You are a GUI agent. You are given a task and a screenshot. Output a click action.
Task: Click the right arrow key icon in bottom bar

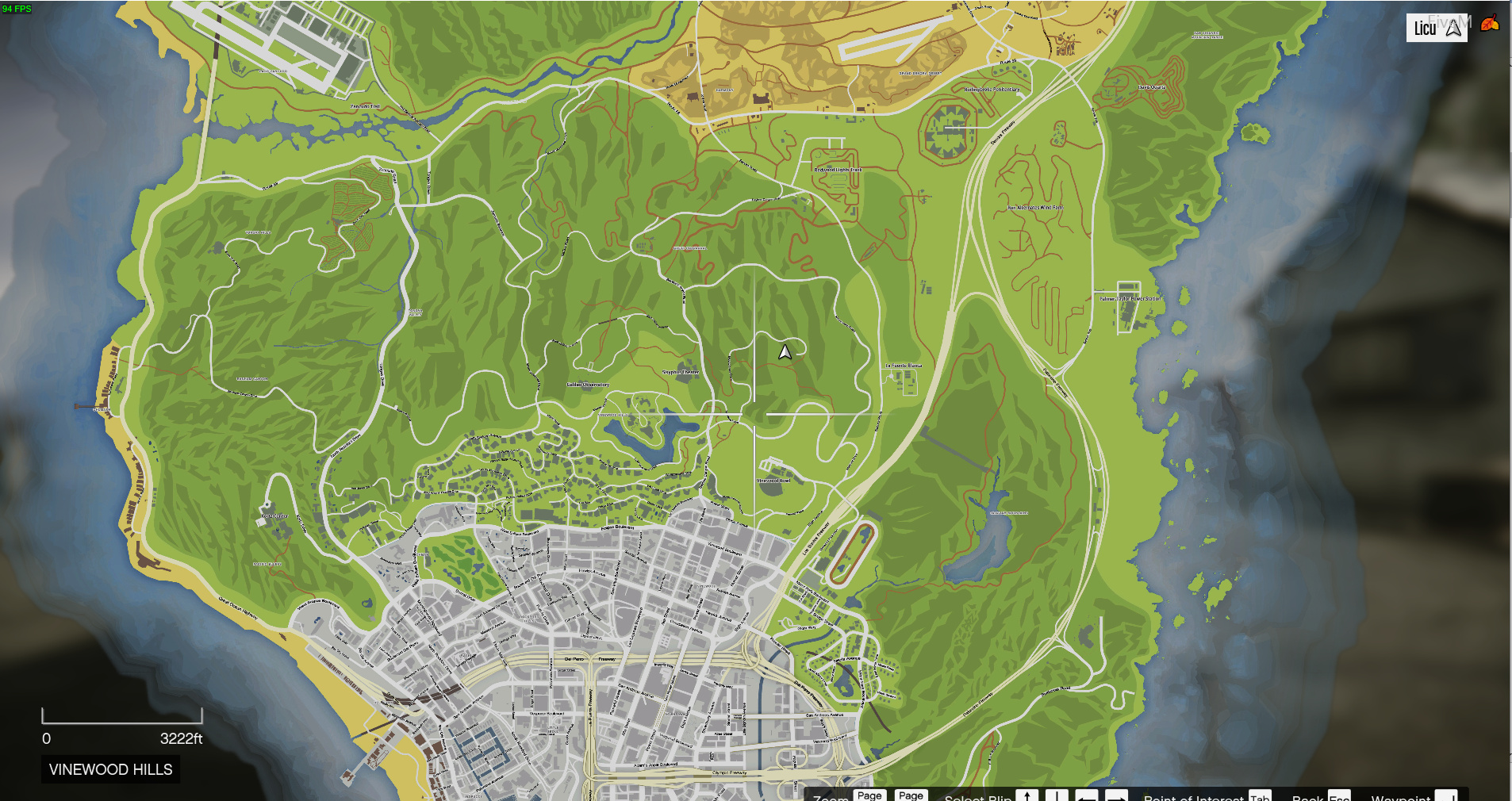point(1116,795)
